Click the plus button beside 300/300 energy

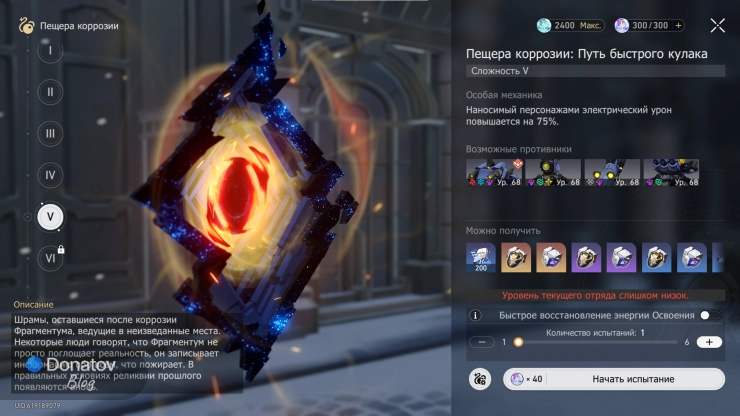tap(679, 26)
